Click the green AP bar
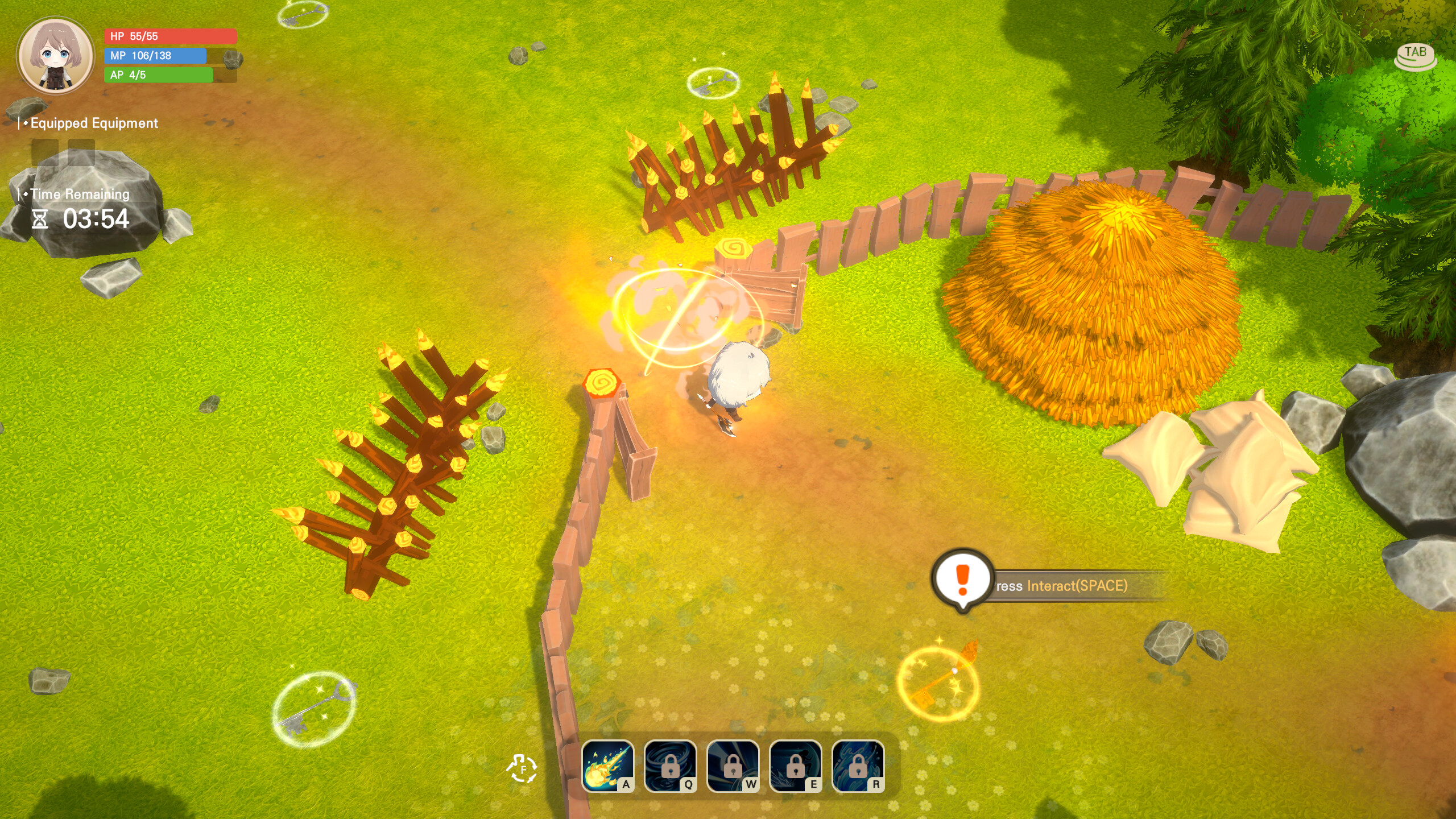This screenshot has height=819, width=1456. click(159, 75)
